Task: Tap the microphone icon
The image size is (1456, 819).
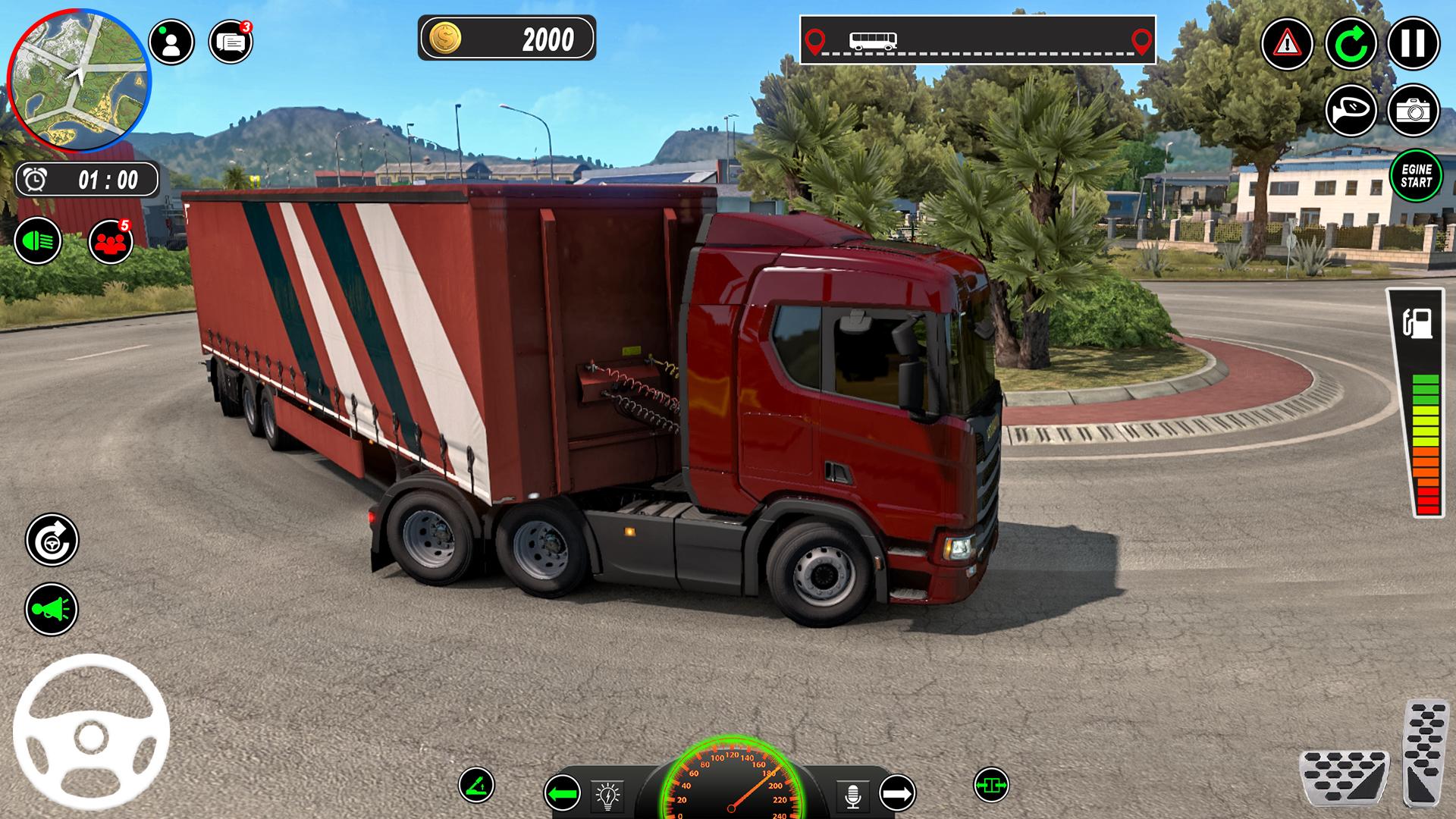Action: click(x=853, y=795)
